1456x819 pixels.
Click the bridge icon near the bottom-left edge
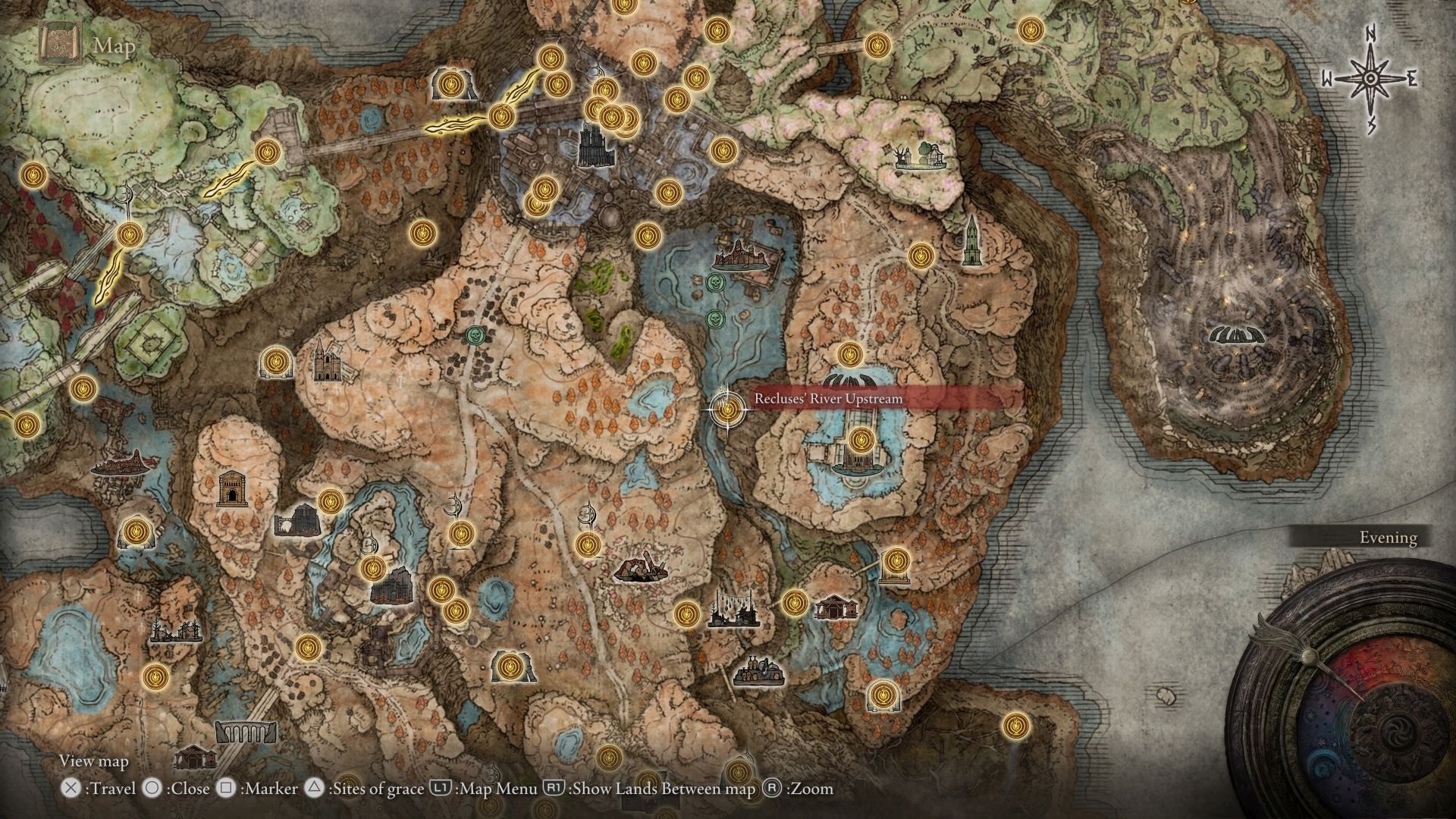click(x=246, y=733)
